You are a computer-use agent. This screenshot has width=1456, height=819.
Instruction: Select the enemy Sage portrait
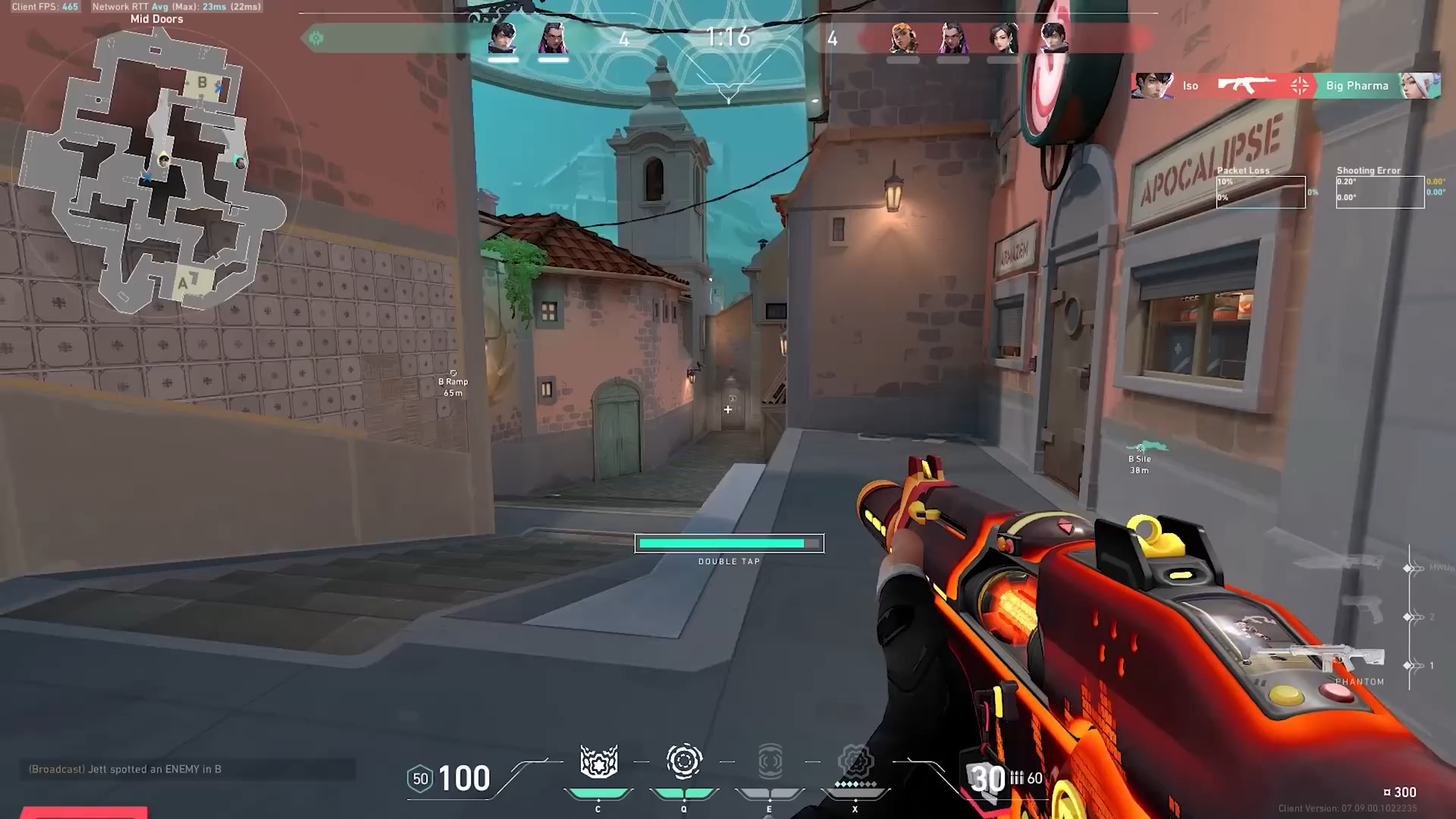tap(1003, 38)
